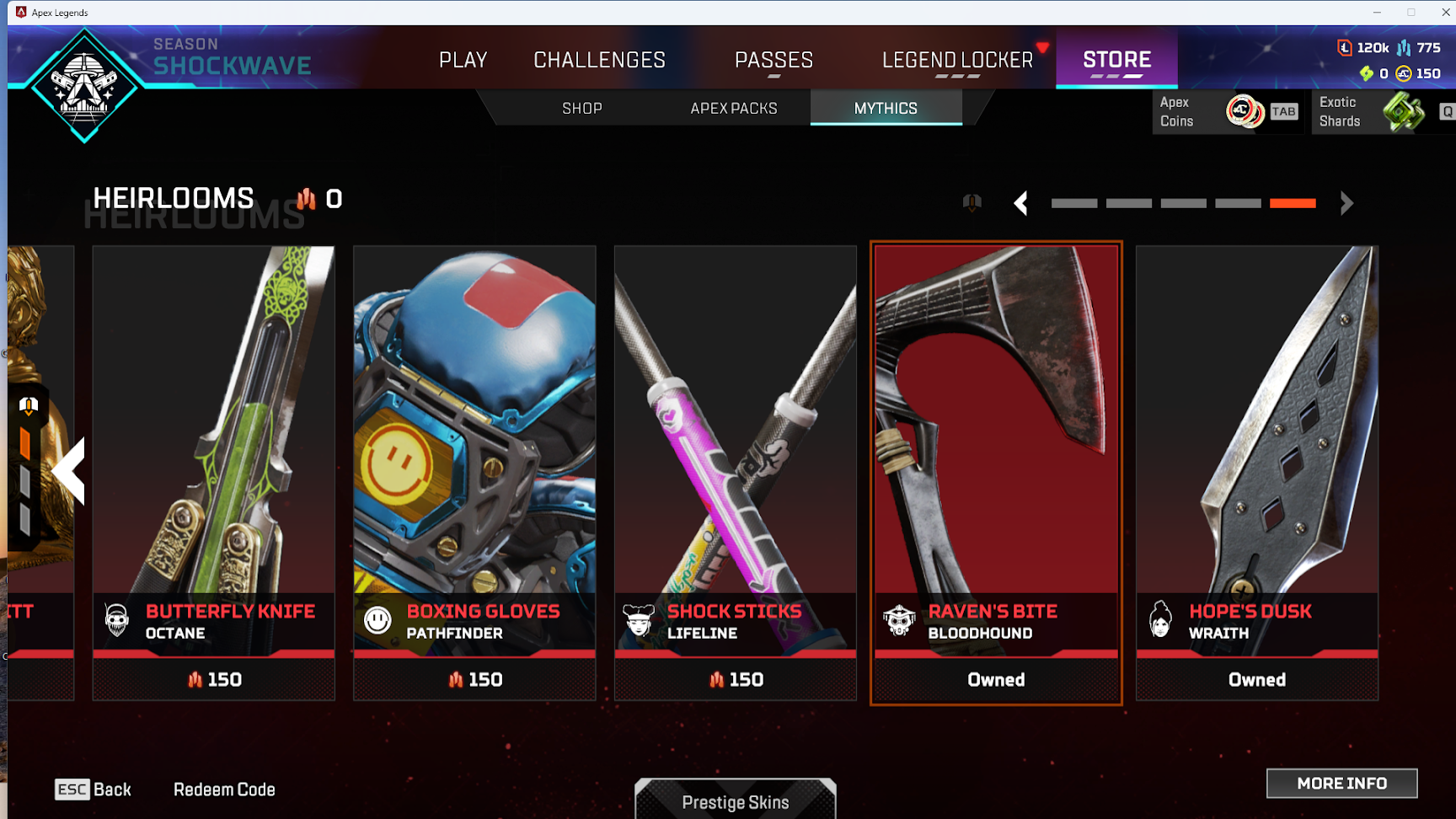This screenshot has height=819, width=1456.
Task: Pick Lifeline's Shock Sticks heirloom
Action: (736, 472)
